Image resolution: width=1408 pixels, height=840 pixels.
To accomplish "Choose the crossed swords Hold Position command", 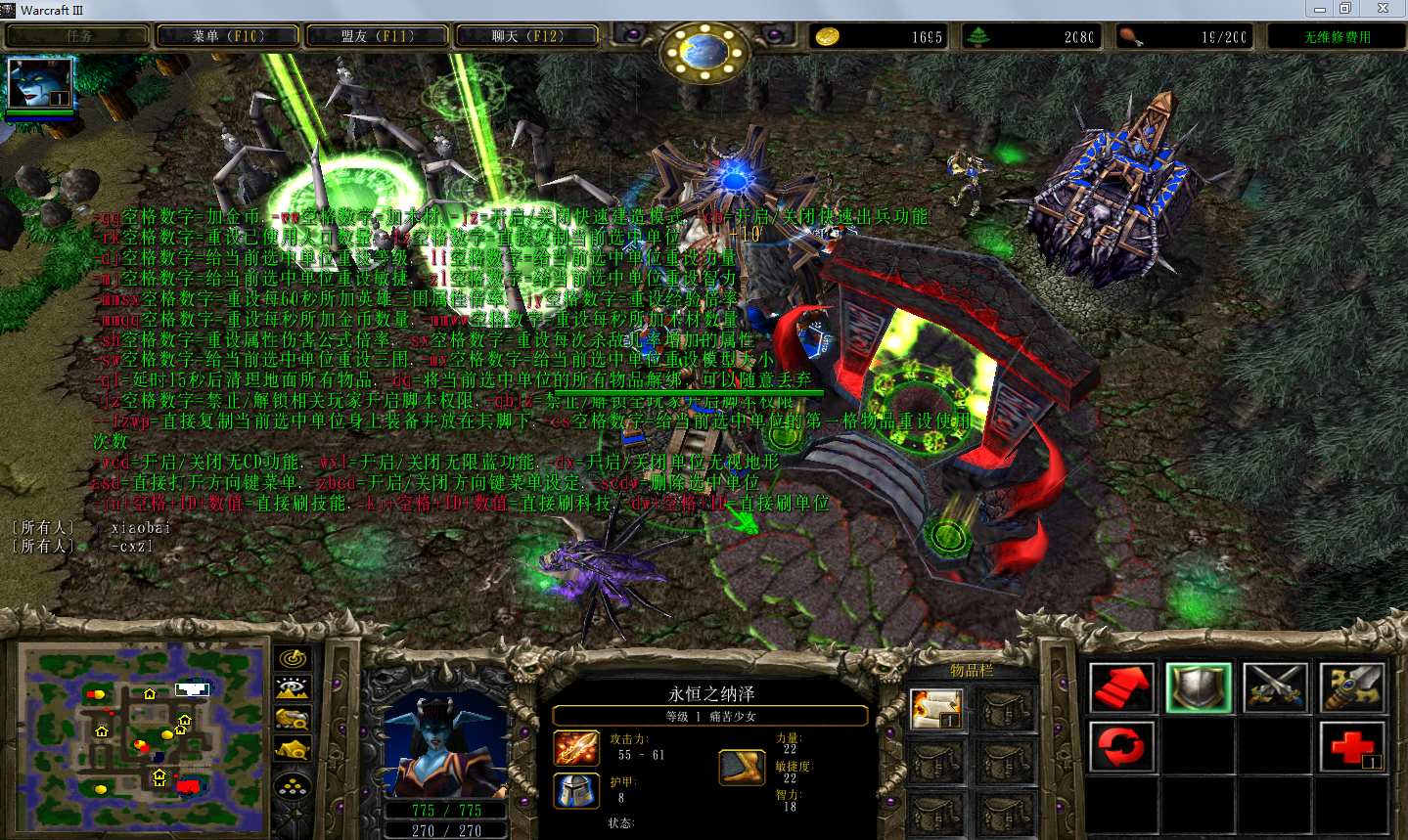I will 1275,687.
